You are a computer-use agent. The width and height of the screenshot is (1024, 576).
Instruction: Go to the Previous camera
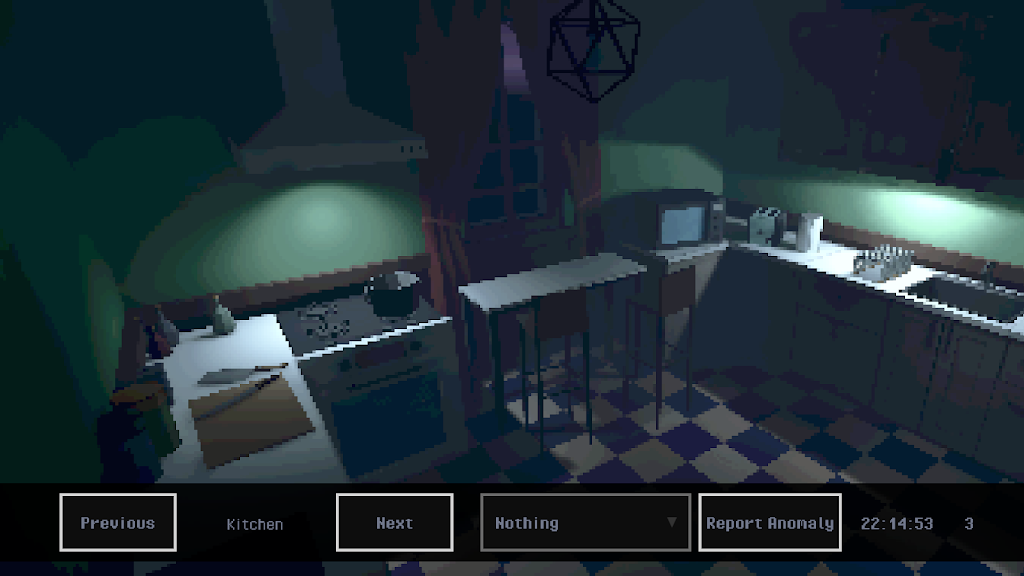[x=118, y=522]
